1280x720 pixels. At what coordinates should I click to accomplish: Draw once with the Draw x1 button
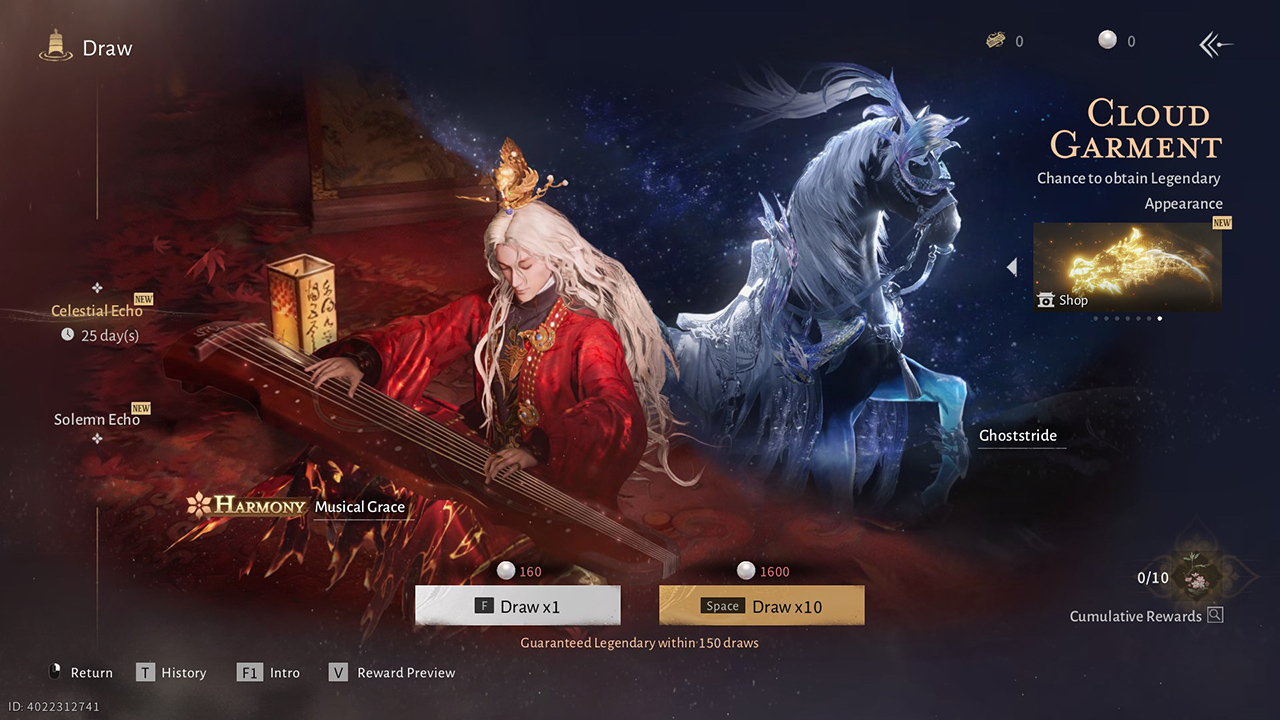click(x=517, y=606)
